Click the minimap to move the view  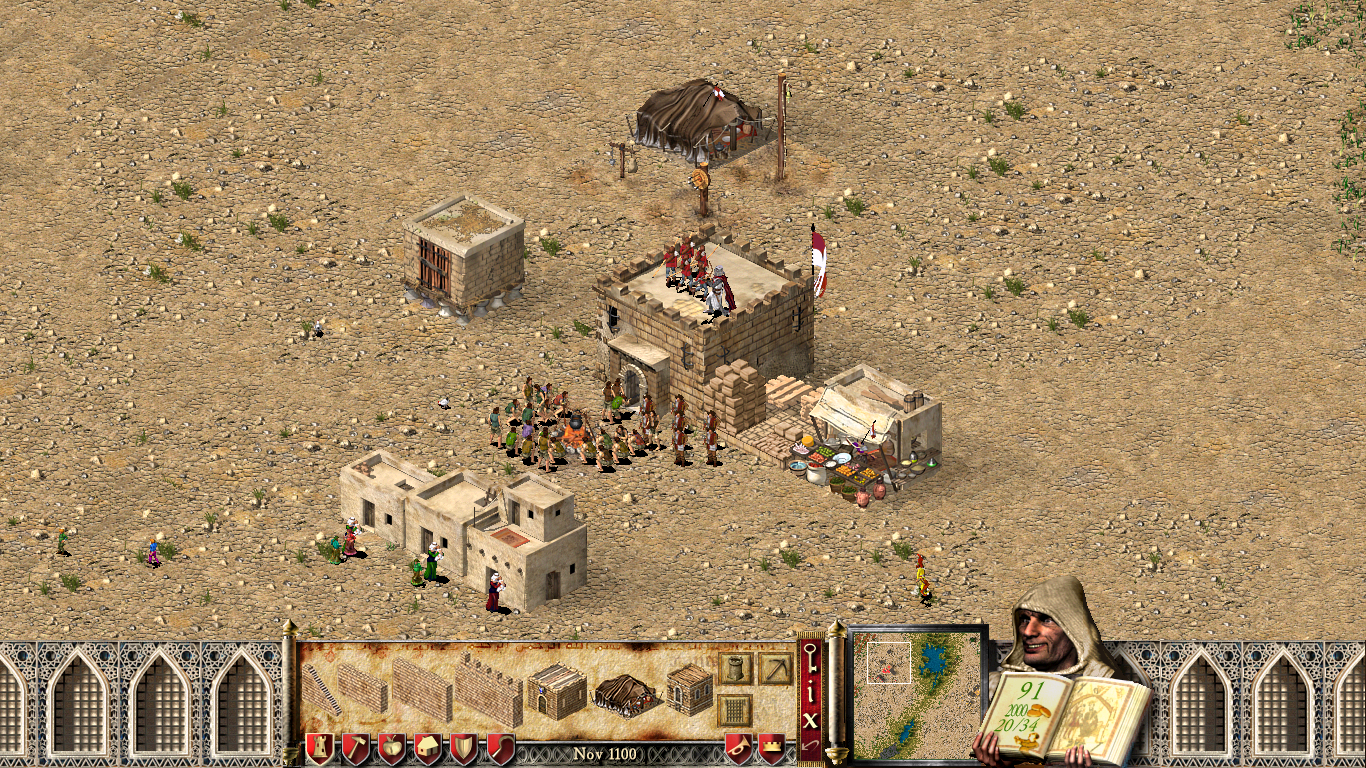(x=917, y=692)
